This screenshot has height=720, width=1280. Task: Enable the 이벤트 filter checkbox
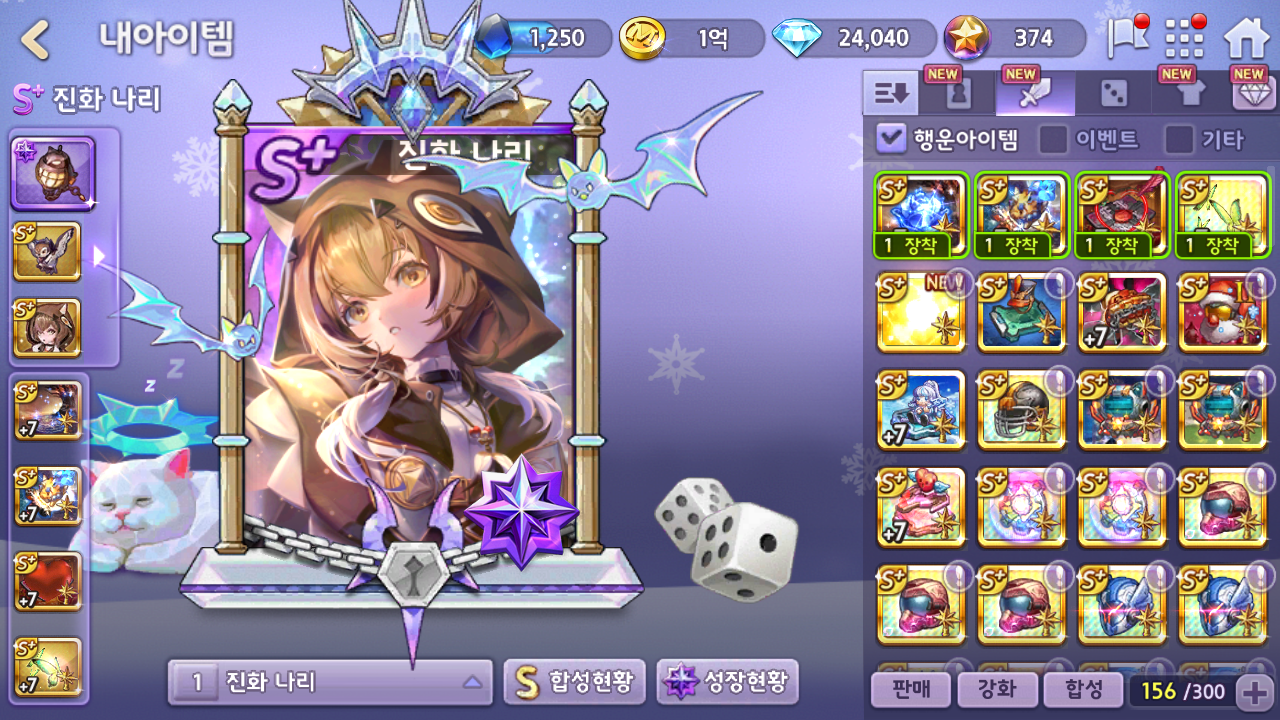pos(1053,139)
